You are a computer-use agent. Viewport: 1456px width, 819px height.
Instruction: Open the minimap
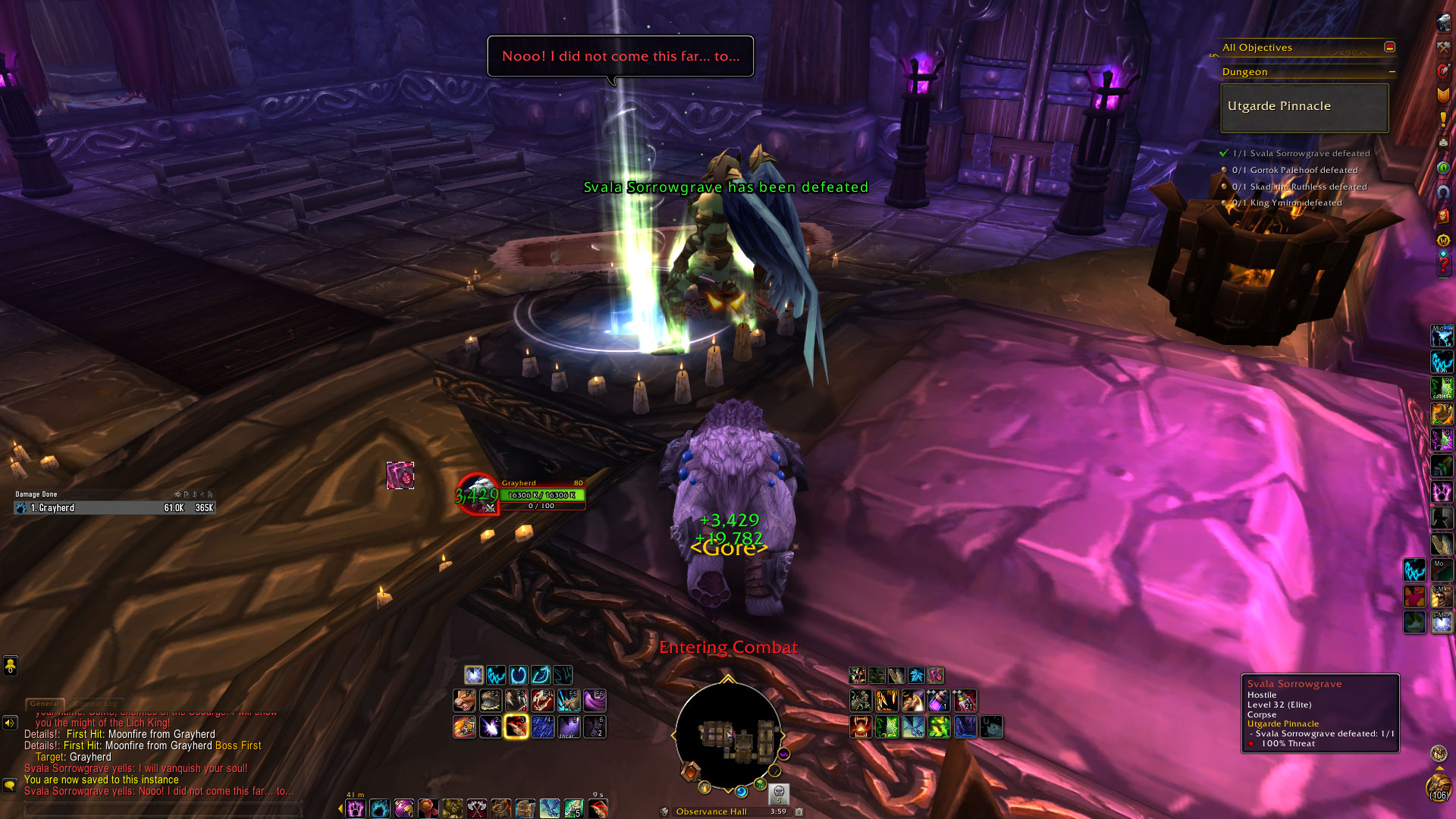(x=728, y=734)
